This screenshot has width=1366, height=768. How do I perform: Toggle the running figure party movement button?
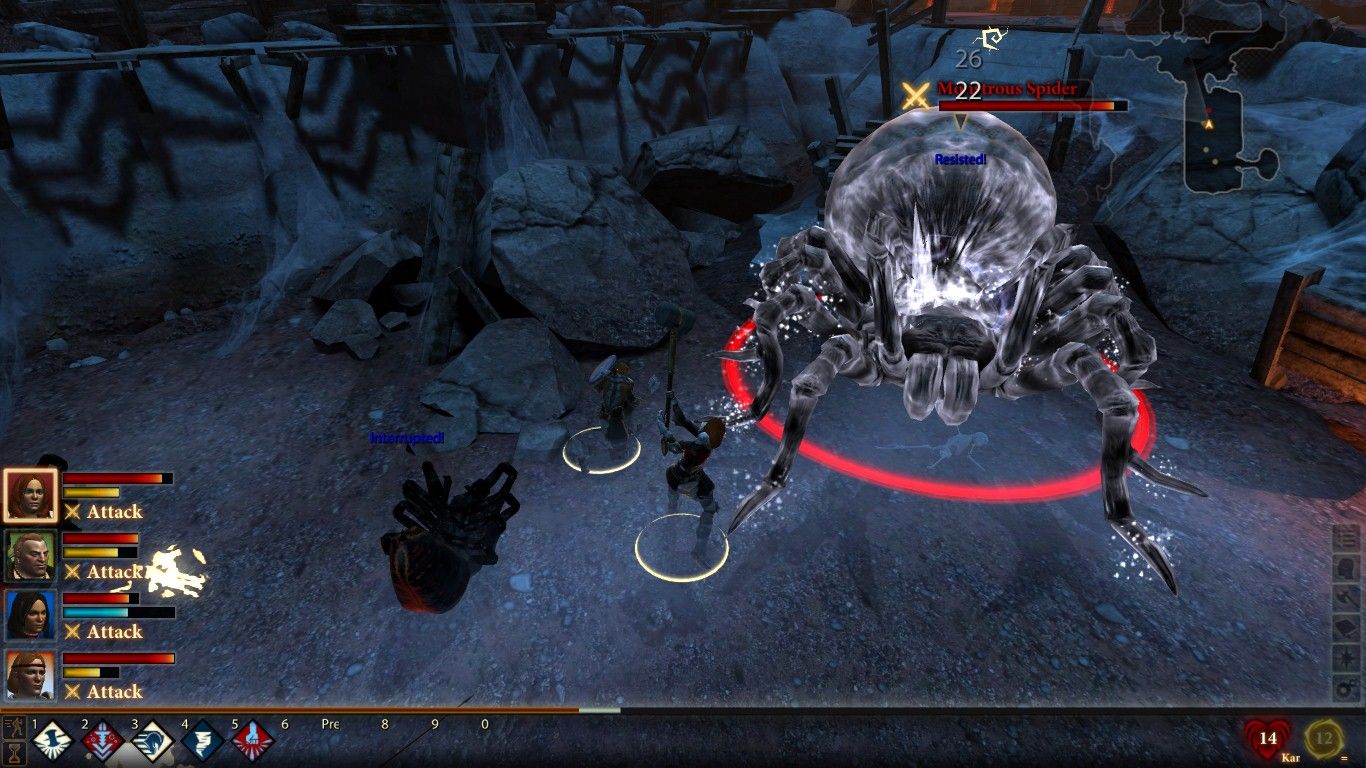coord(14,727)
